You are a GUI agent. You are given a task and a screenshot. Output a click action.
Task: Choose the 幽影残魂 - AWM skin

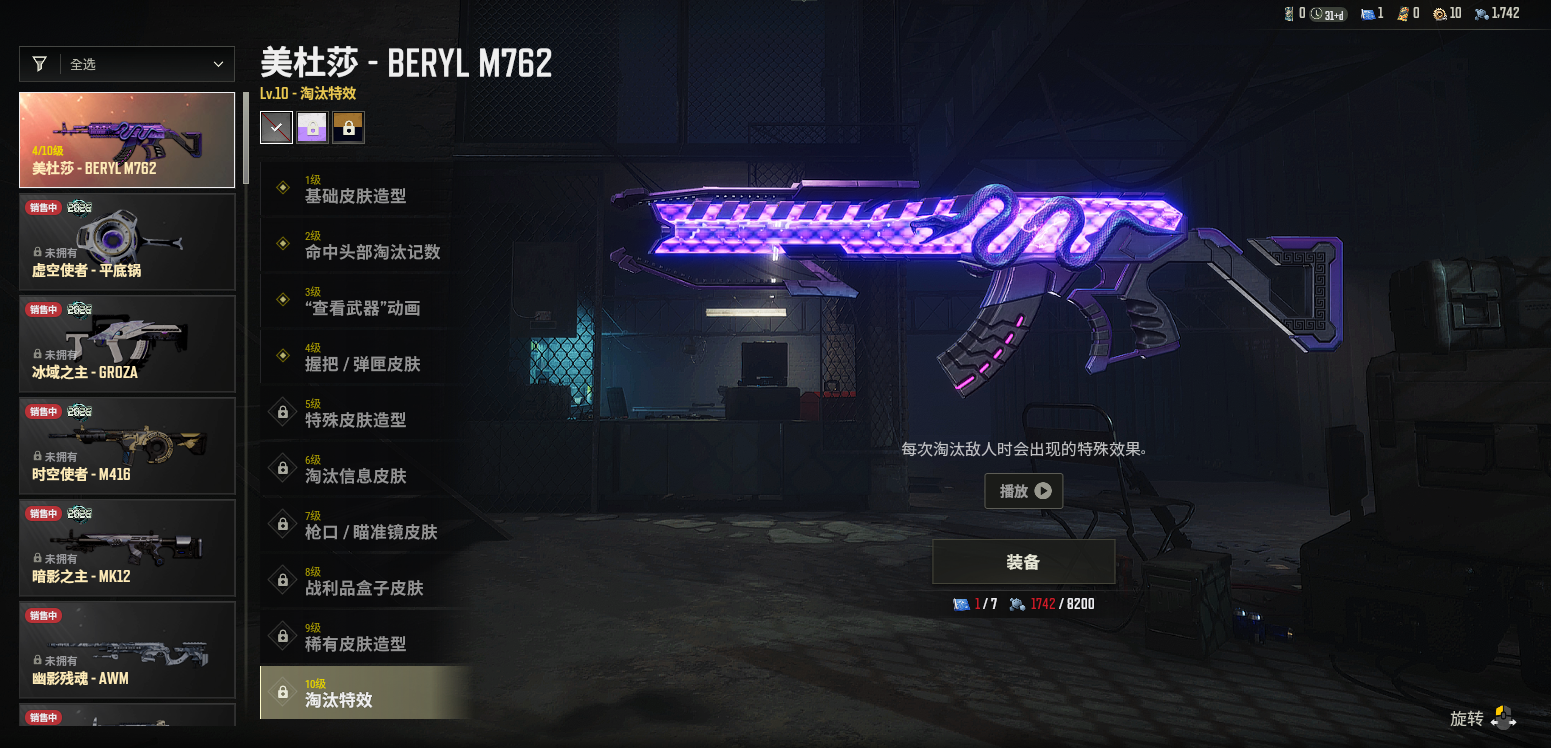(127, 650)
